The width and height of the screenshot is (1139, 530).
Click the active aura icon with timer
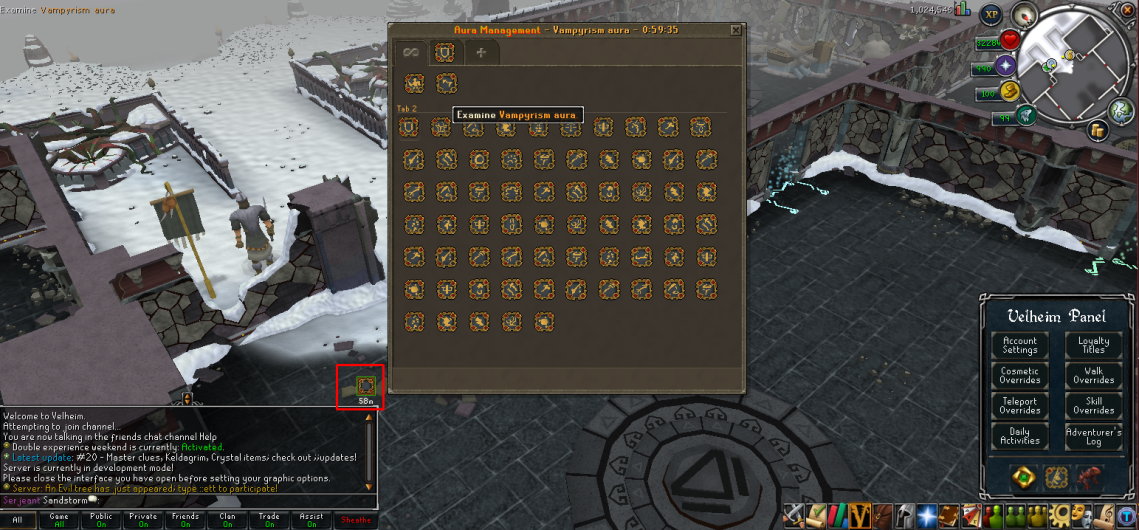(x=365, y=386)
